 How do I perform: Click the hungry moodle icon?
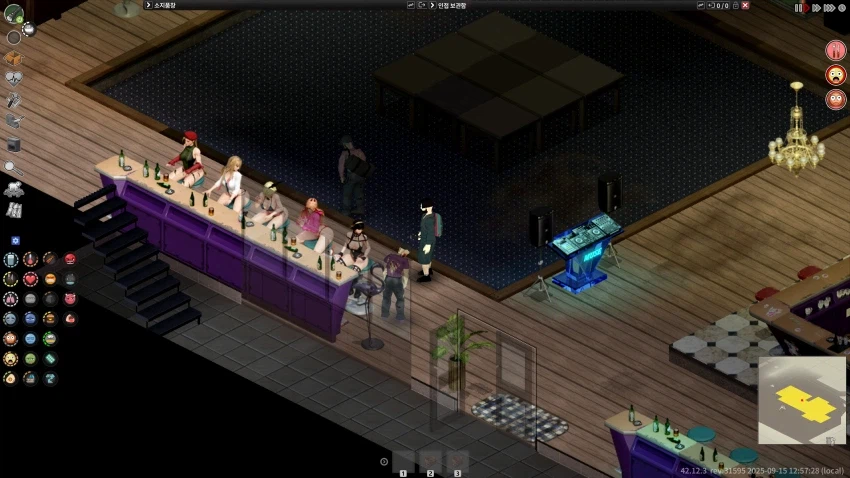click(836, 50)
